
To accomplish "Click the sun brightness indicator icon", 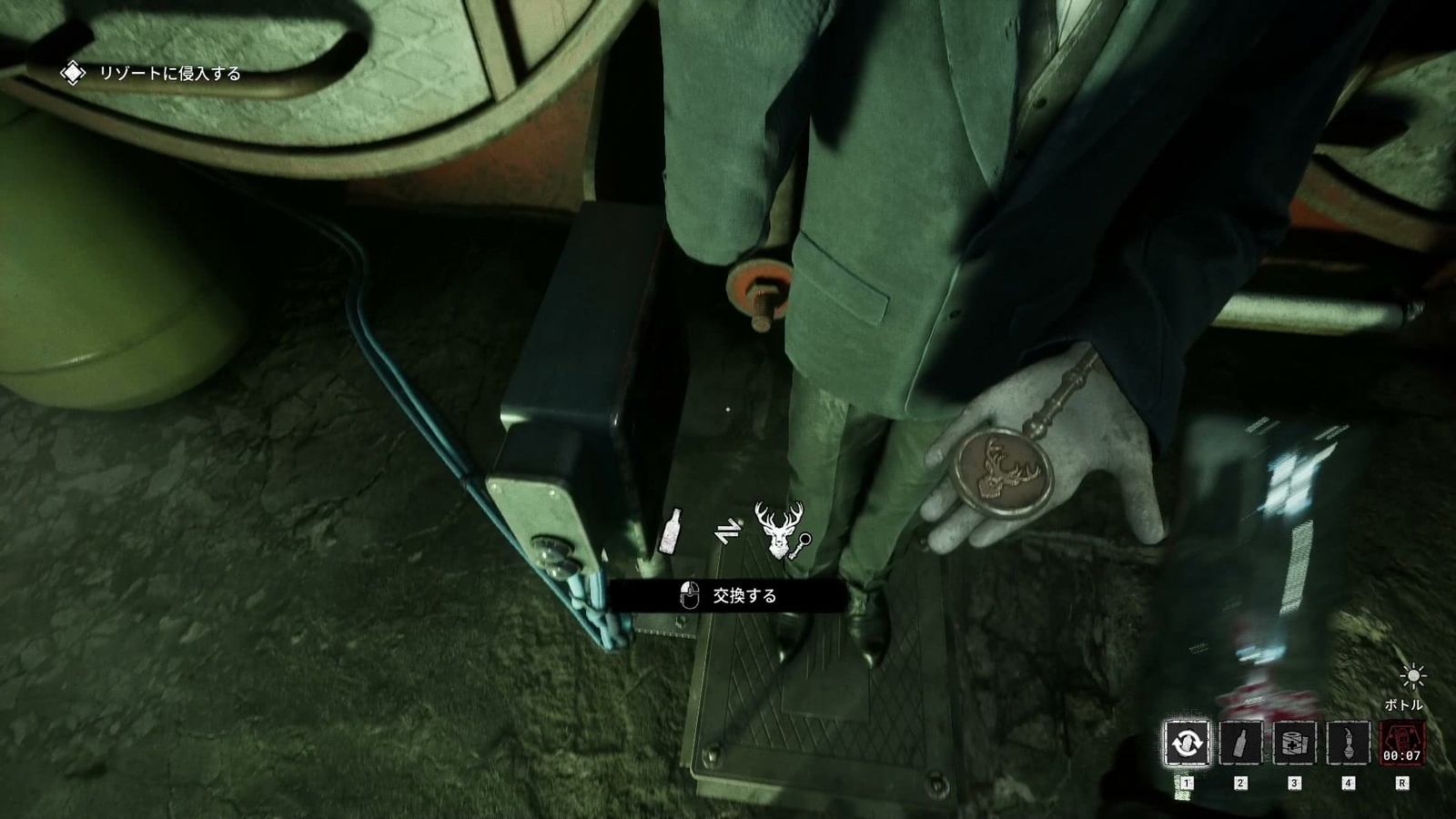I will coord(1413,677).
